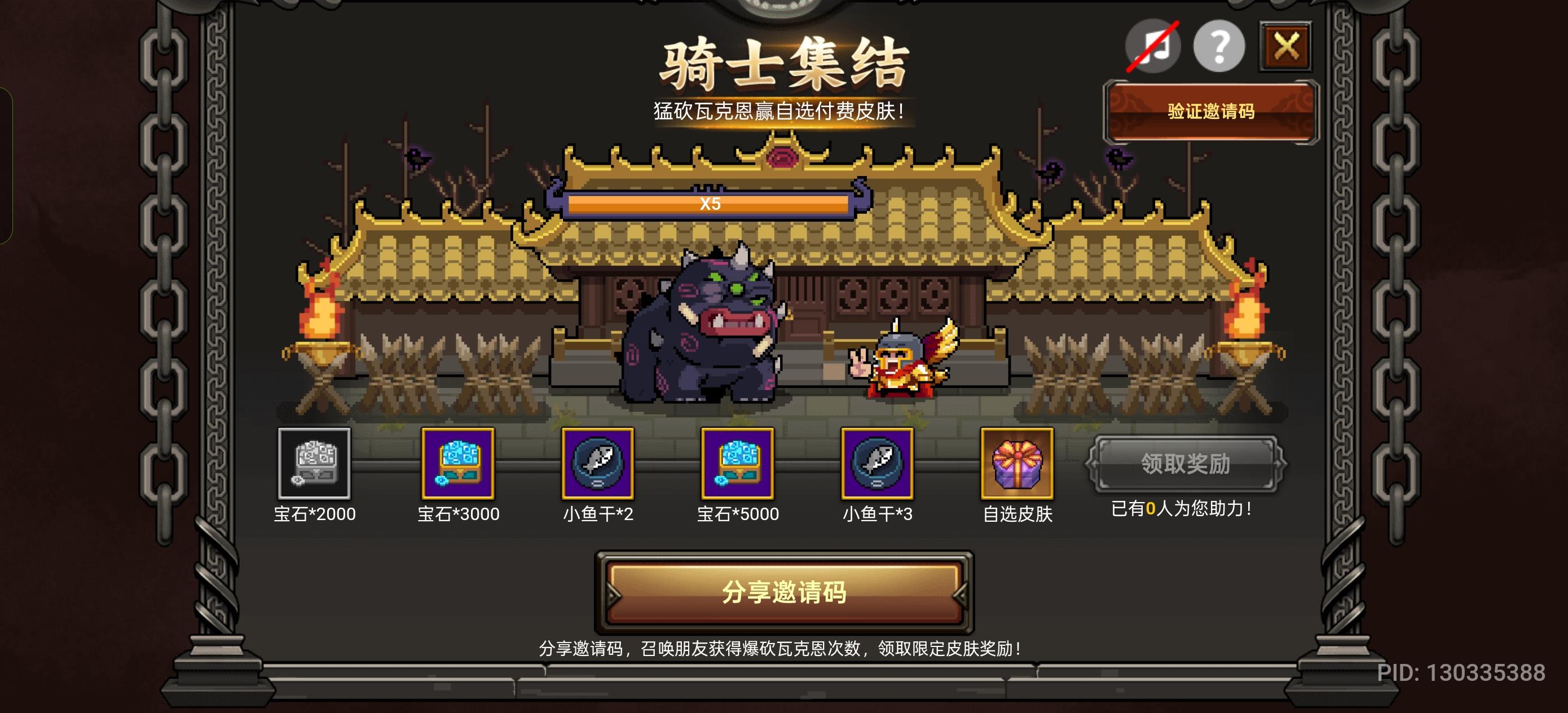This screenshot has width=1568, height=713.
Task: Open the help question mark icon
Action: tap(1219, 45)
